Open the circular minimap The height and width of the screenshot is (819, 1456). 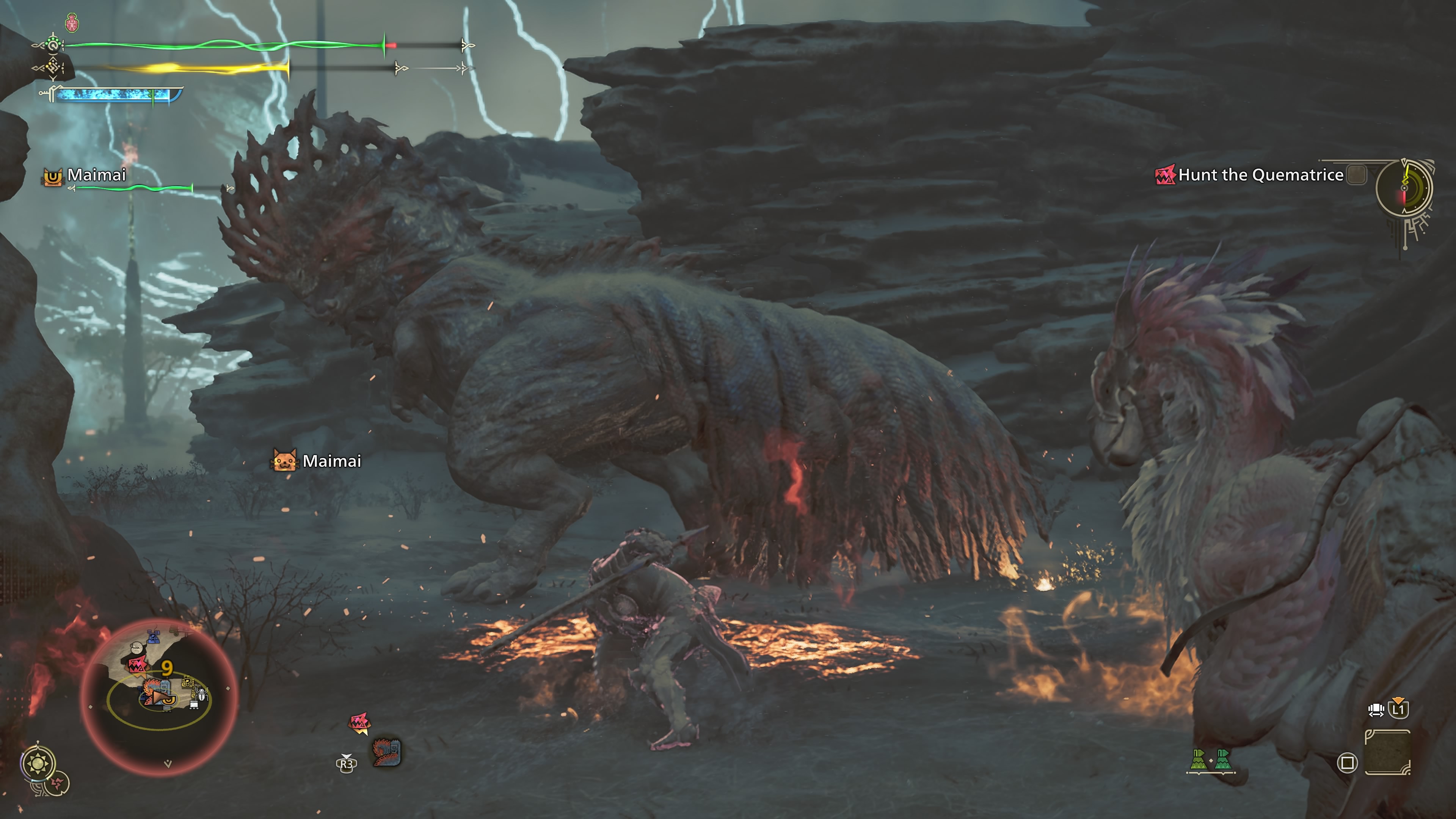(x=159, y=697)
